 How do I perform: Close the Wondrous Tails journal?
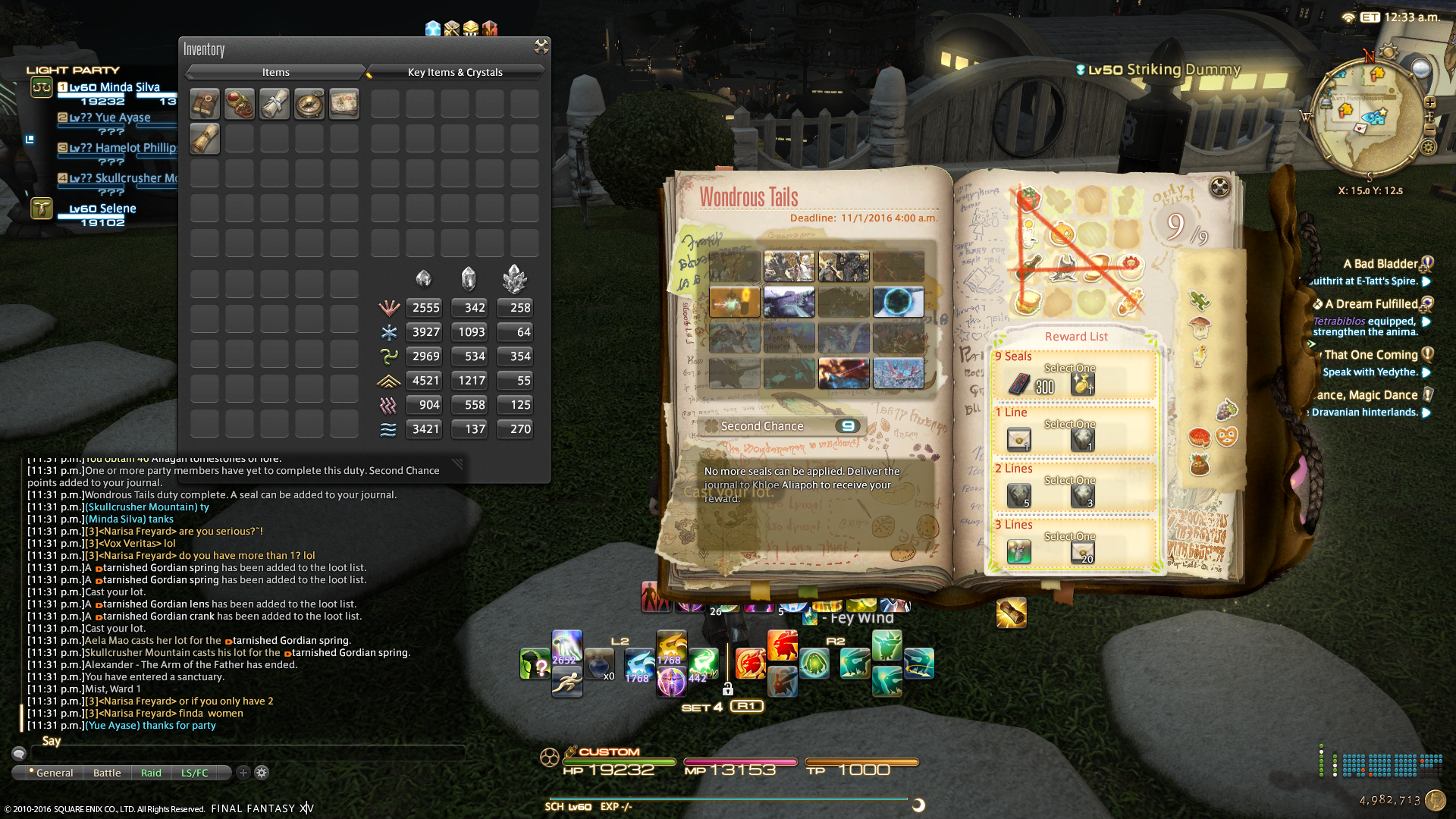[x=1219, y=187]
